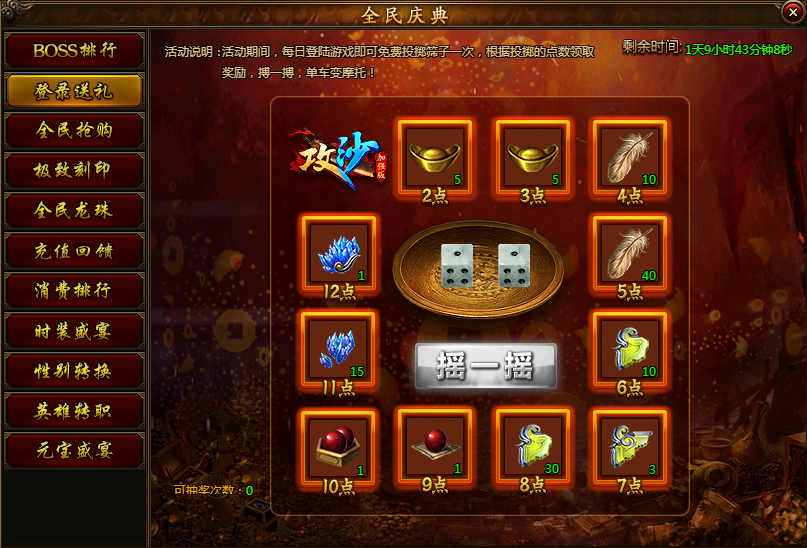Select the 极致刻印 tab

(74, 170)
